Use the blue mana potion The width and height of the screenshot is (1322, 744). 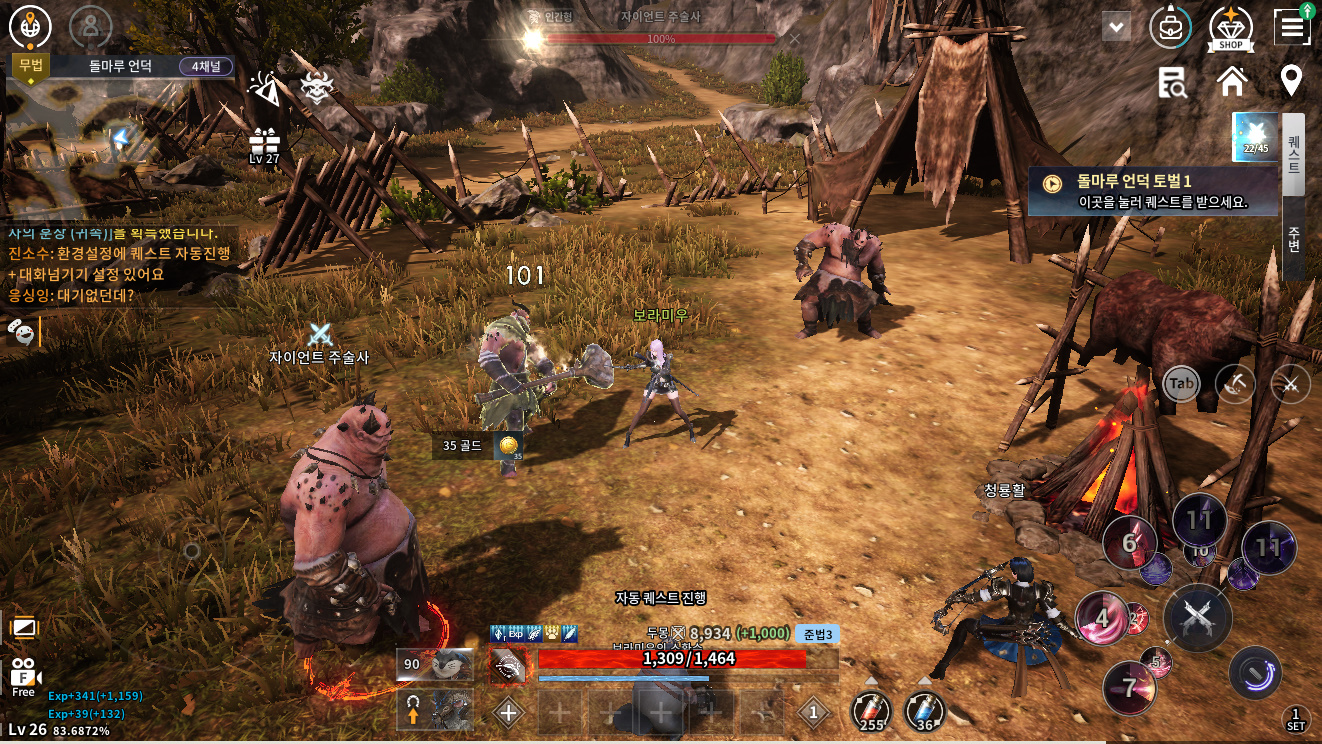click(925, 712)
